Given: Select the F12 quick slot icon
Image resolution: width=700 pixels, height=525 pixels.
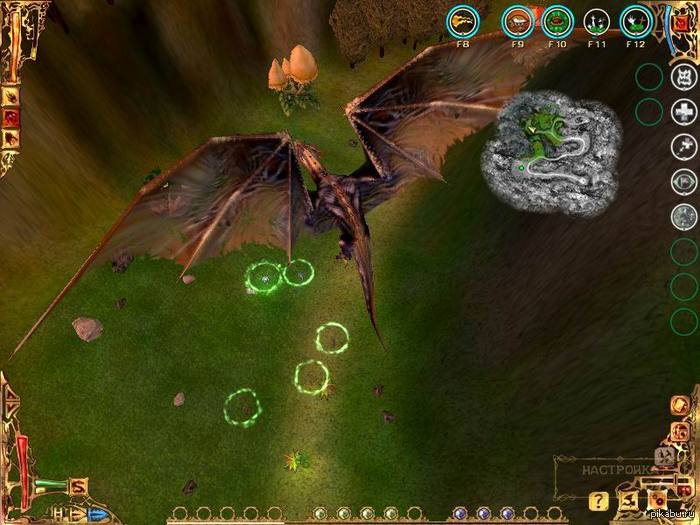Looking at the screenshot, I should pos(635,20).
